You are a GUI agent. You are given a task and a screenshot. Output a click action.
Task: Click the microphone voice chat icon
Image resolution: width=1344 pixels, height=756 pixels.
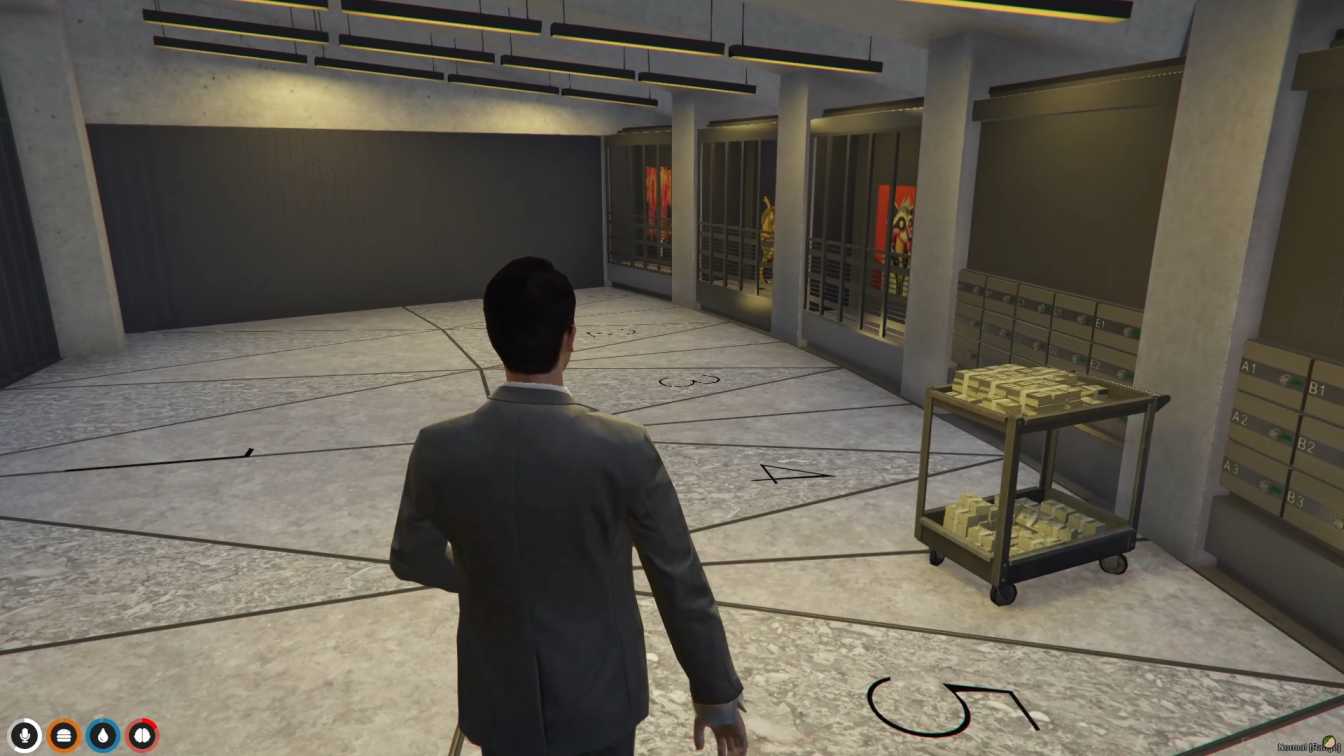coord(25,733)
